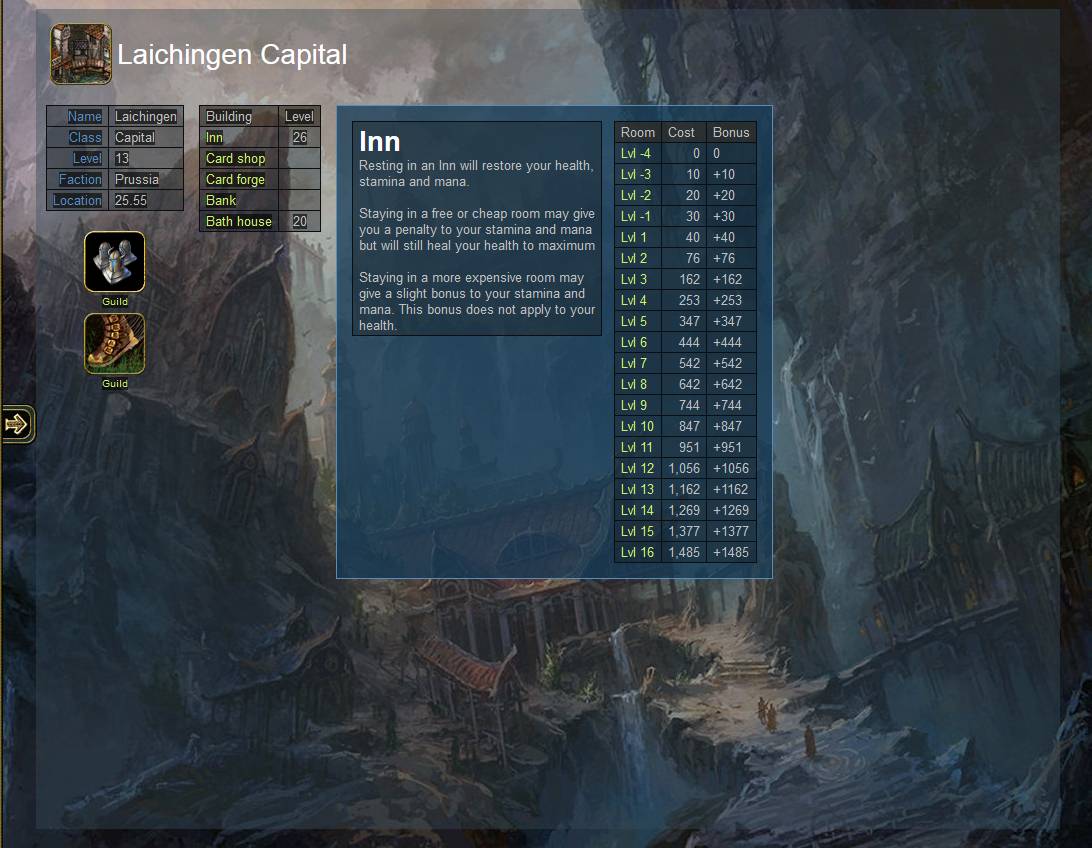This screenshot has width=1092, height=848.
Task: Open the Card shop building
Action: pyautogui.click(x=235, y=159)
